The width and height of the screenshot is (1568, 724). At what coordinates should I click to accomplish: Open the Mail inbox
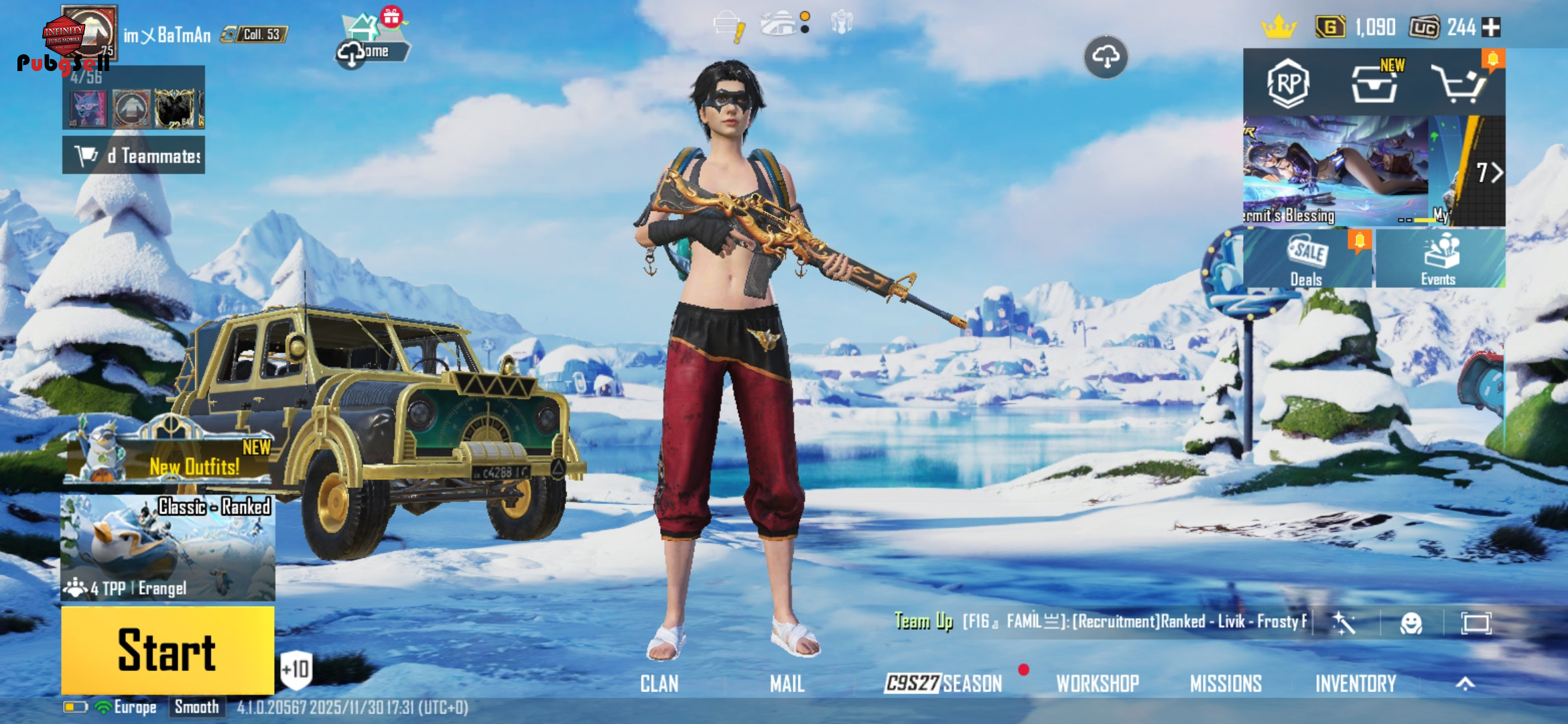[x=787, y=684]
